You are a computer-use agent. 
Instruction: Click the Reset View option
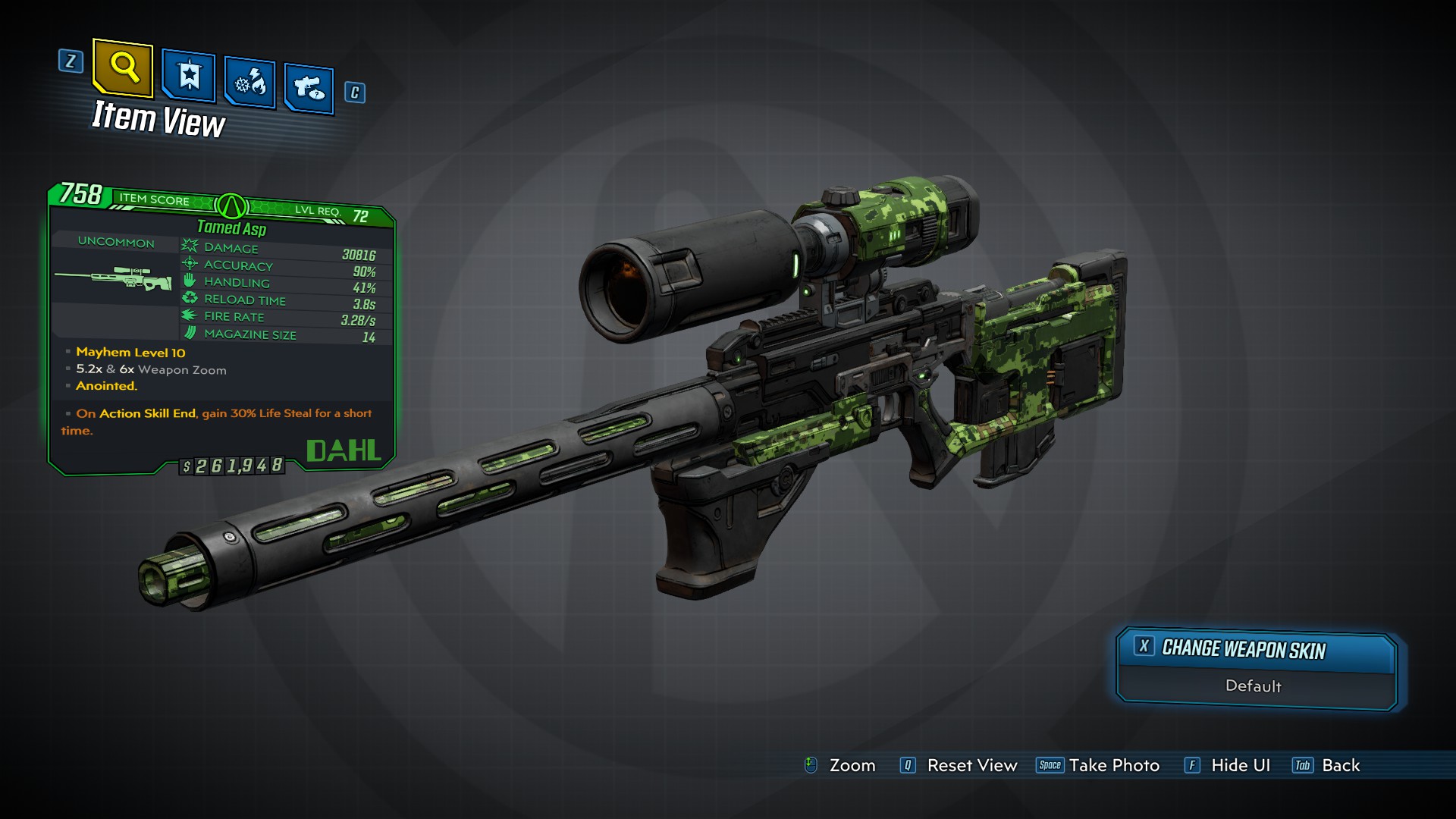click(959, 765)
